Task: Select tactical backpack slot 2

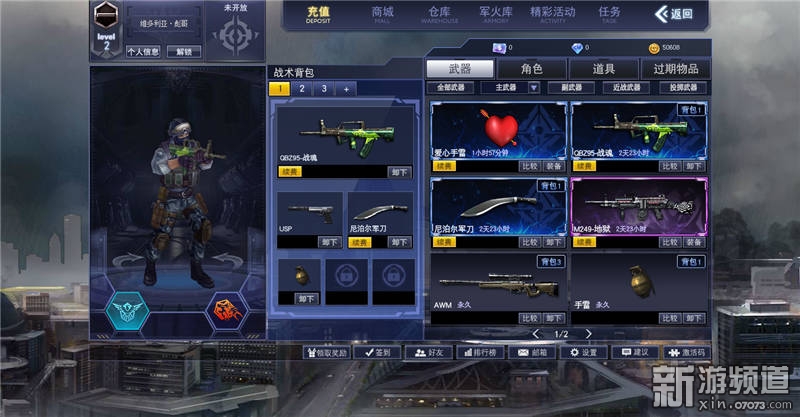Action: (x=302, y=89)
